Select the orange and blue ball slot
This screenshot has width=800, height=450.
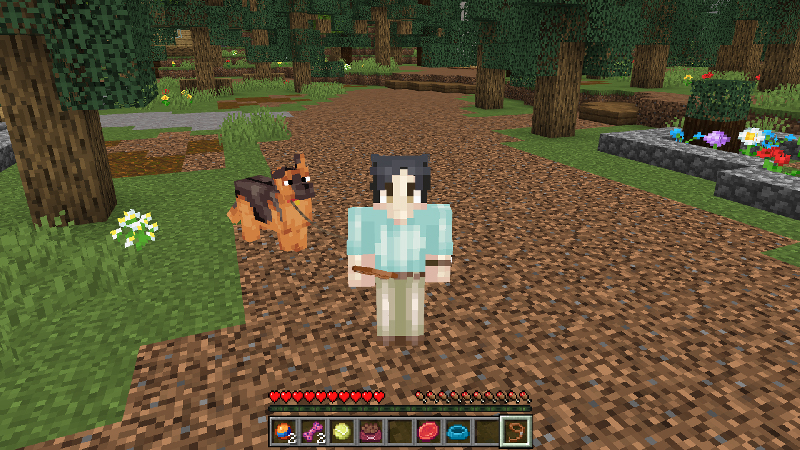(x=284, y=432)
